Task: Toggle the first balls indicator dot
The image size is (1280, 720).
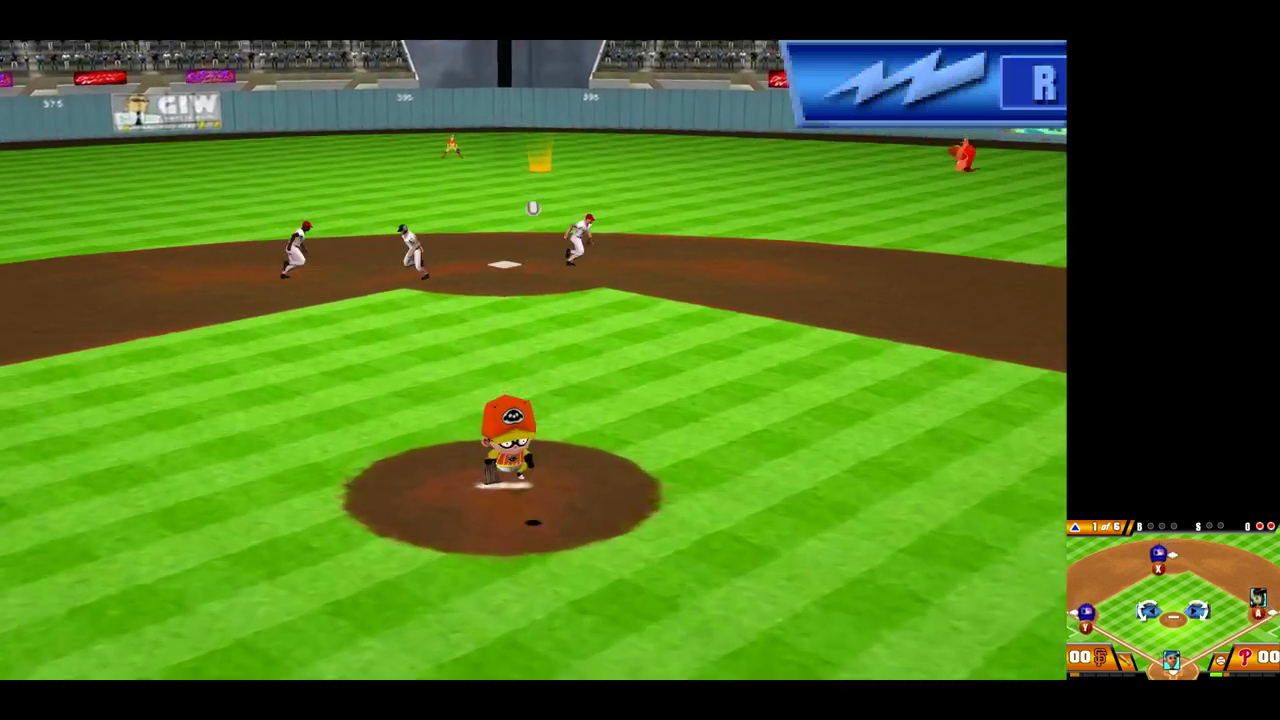Action: 1150,526
